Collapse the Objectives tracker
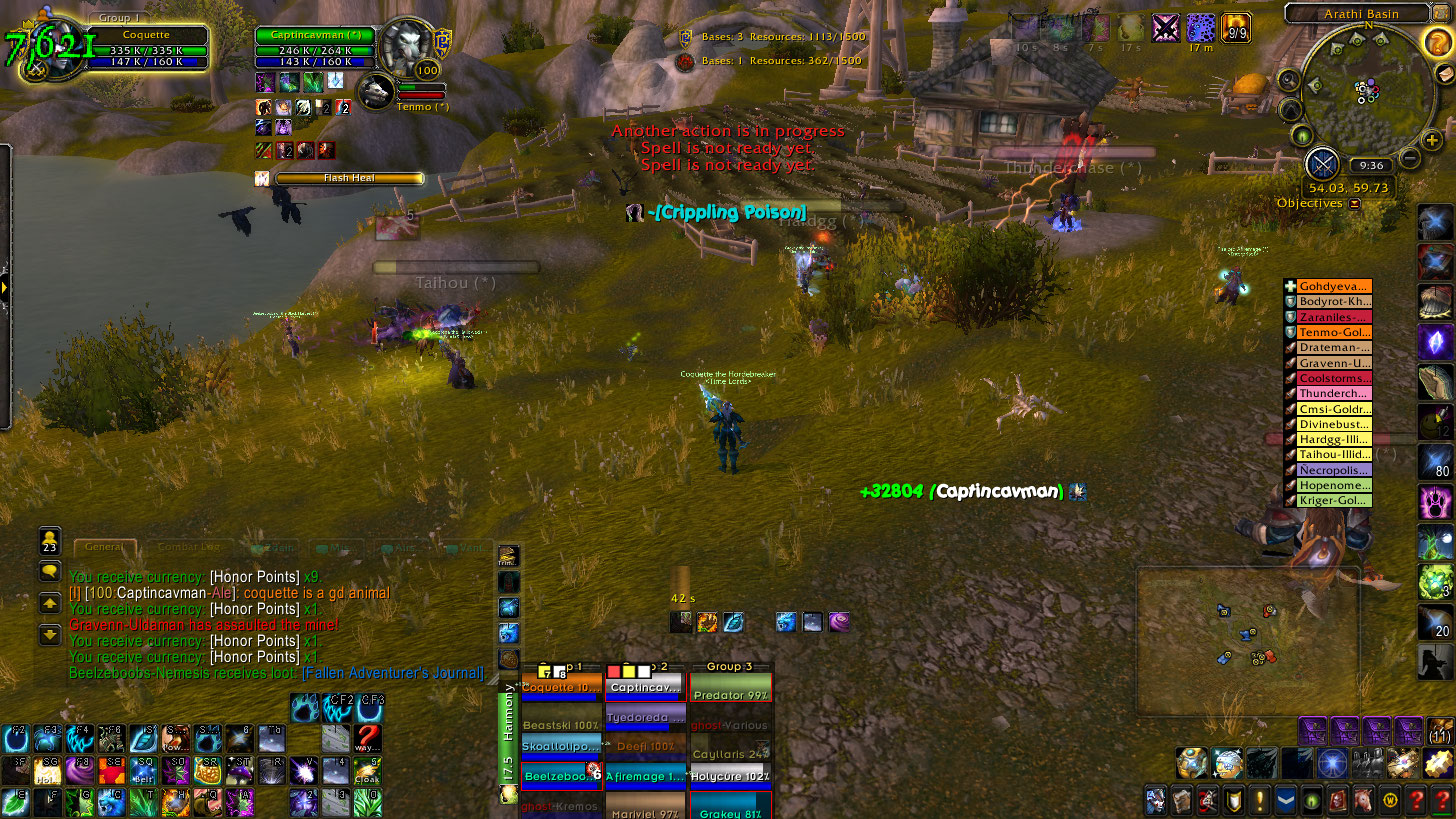1456x819 pixels. (1355, 204)
